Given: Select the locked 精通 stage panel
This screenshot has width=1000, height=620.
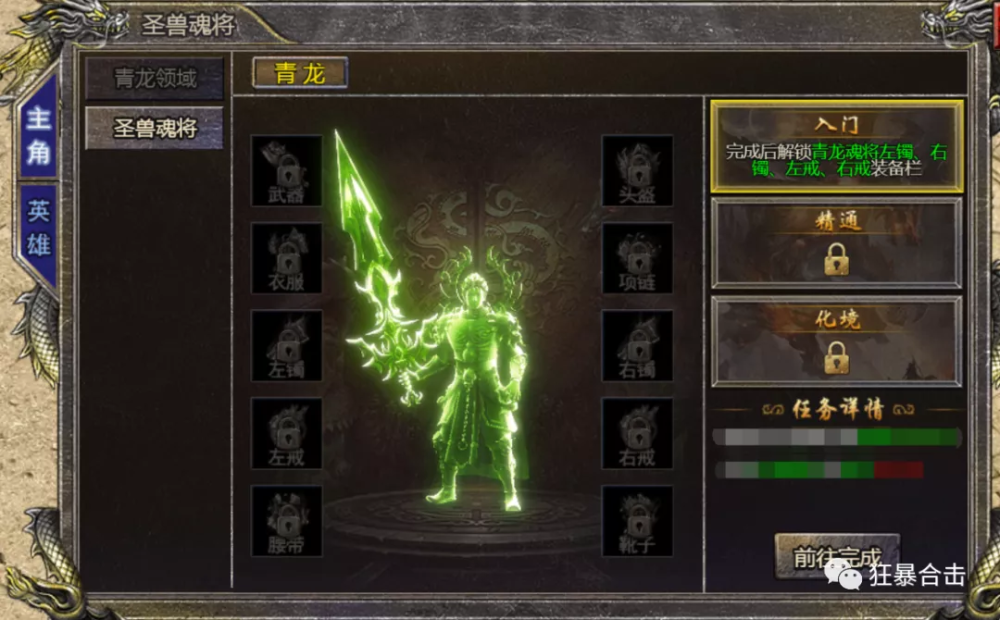Looking at the screenshot, I should (x=836, y=243).
